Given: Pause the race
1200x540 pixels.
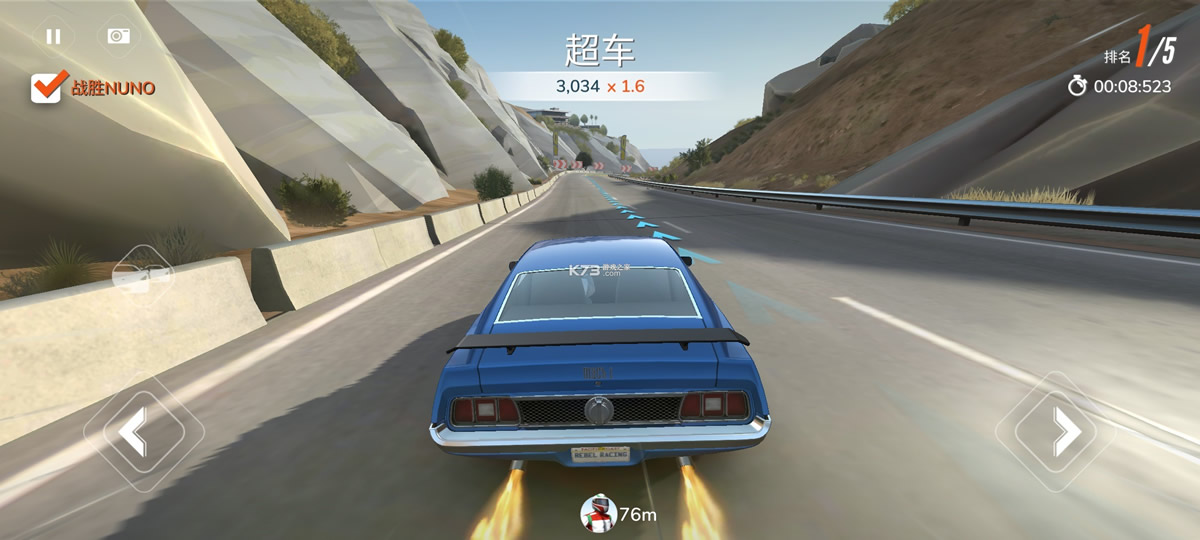Looking at the screenshot, I should (x=53, y=36).
